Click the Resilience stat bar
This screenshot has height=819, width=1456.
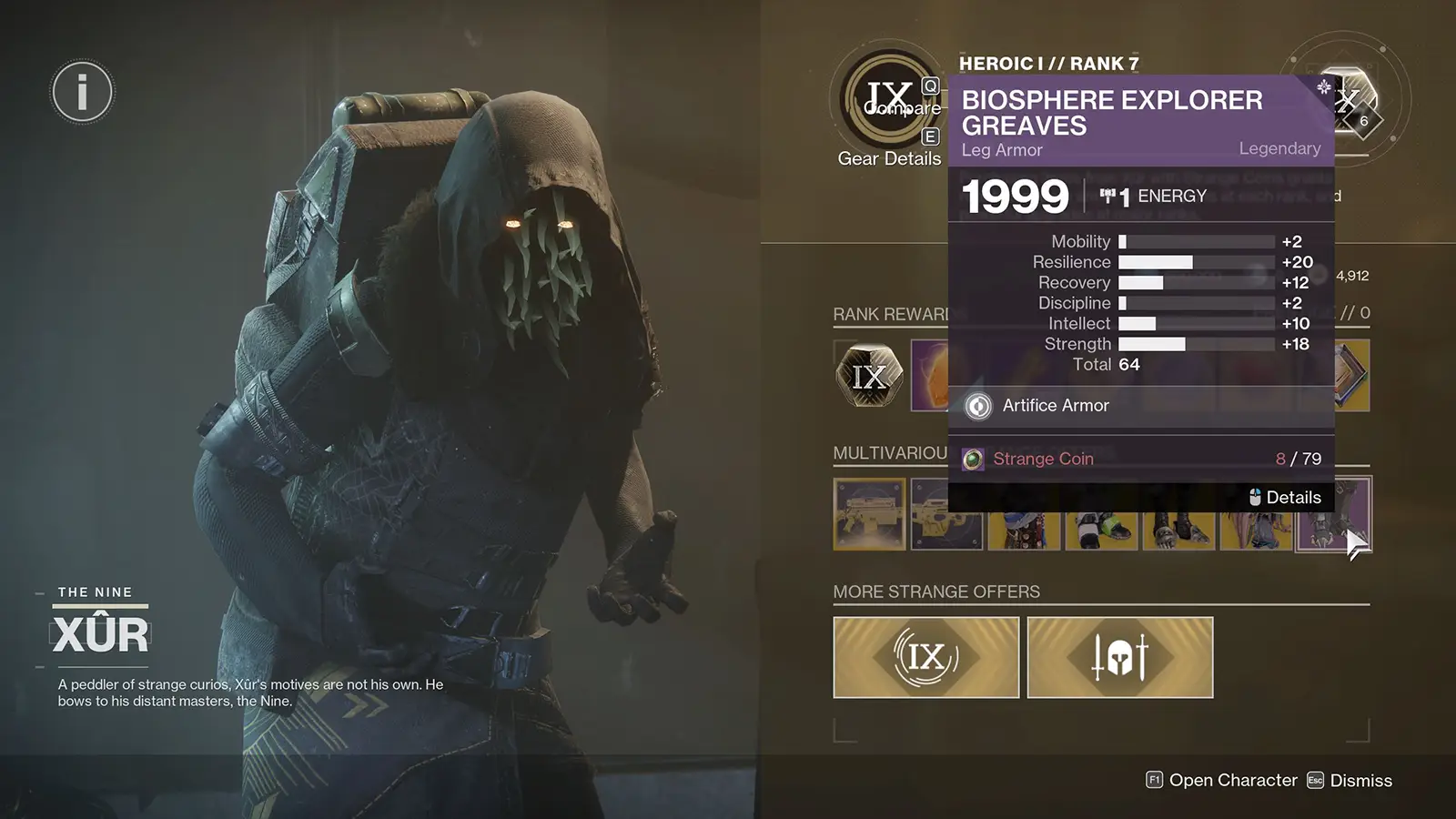[x=1192, y=262]
